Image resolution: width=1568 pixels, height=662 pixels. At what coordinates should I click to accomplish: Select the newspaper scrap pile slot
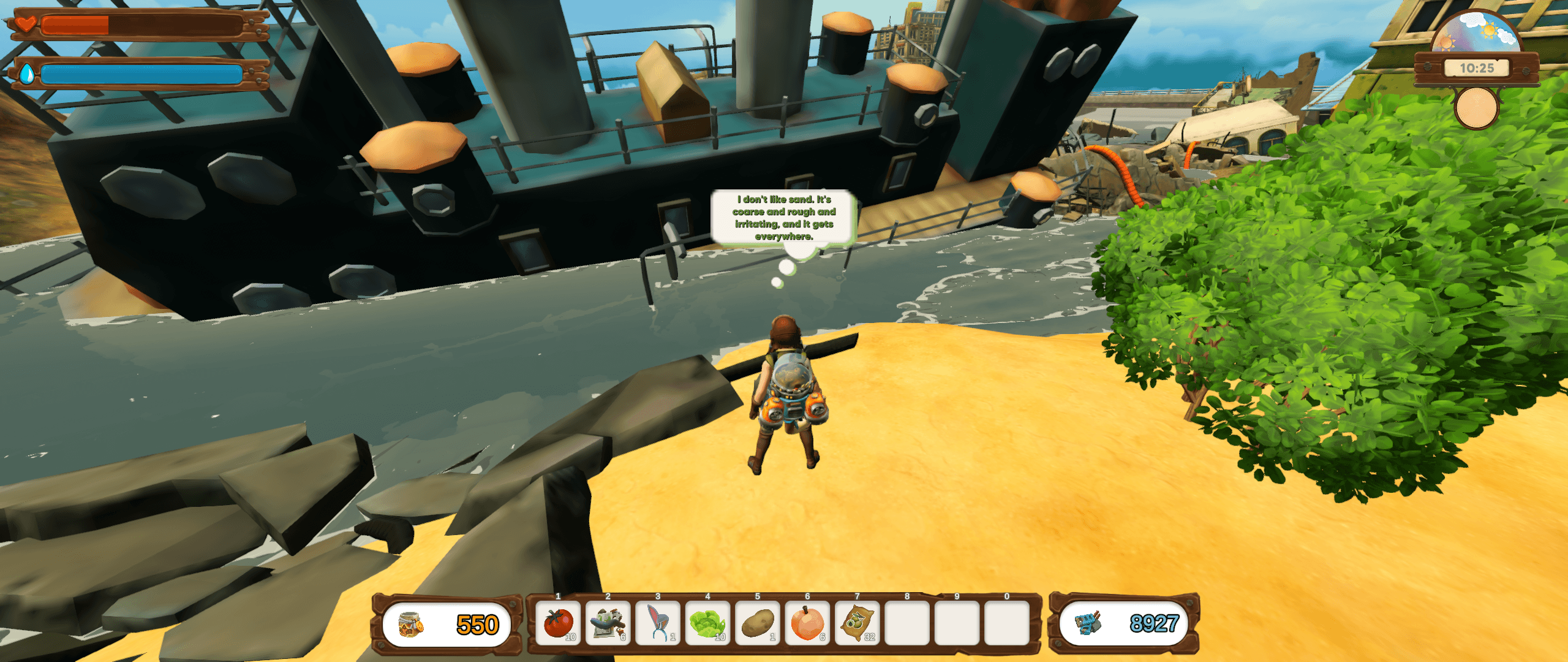608,623
